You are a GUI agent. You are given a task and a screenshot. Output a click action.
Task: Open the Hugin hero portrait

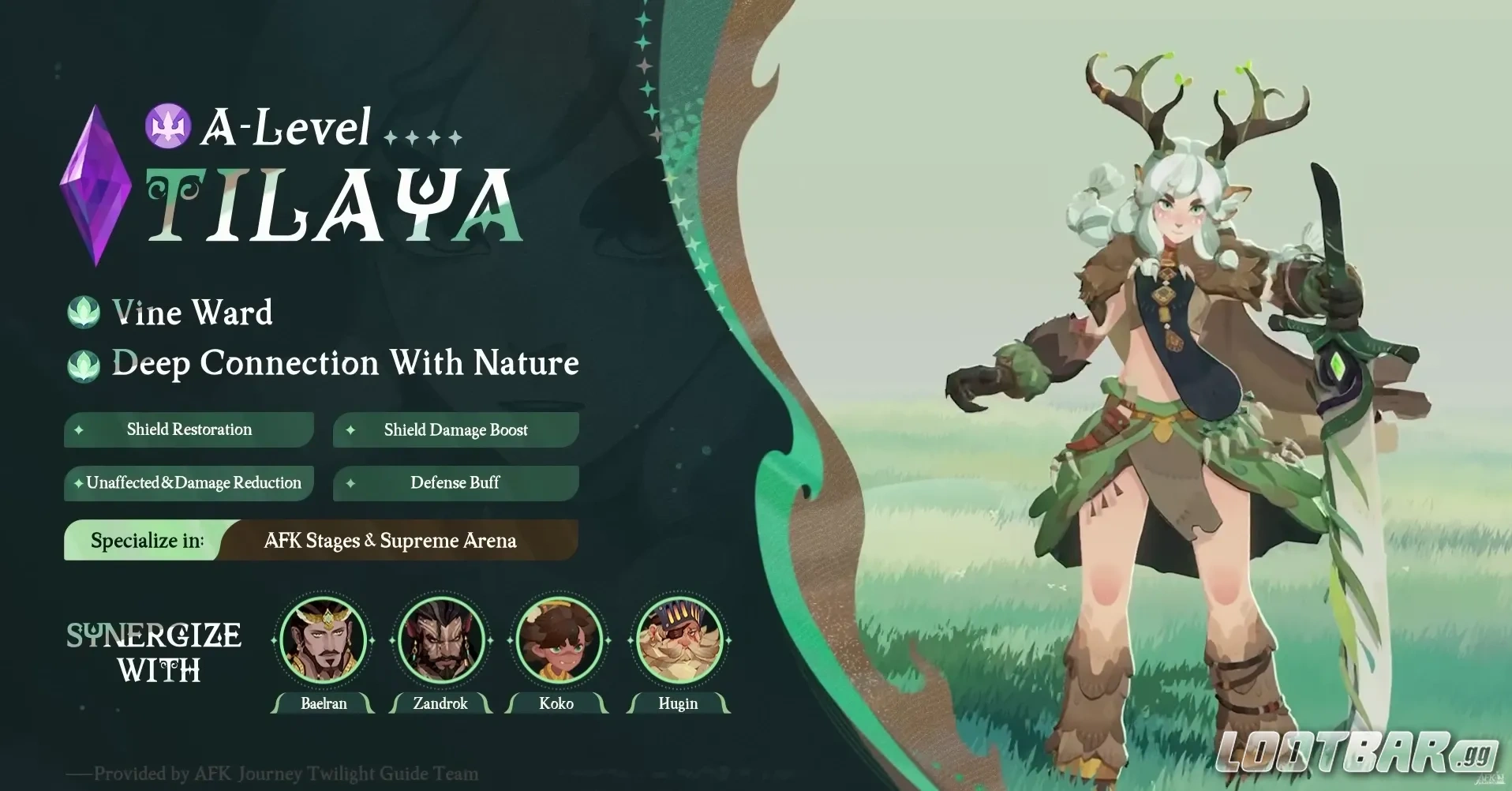pos(679,640)
